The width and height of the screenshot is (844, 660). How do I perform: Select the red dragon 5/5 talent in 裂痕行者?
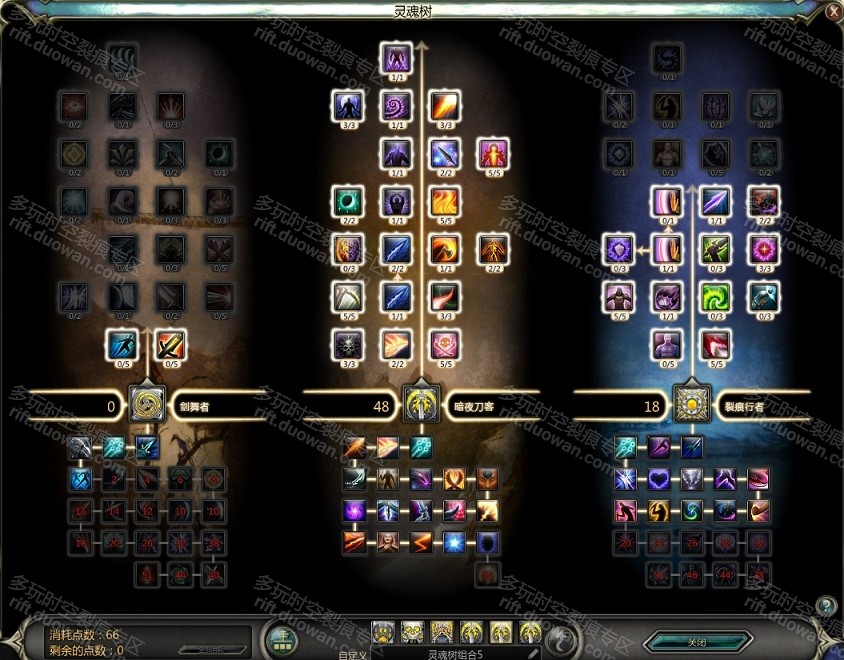coord(716,346)
